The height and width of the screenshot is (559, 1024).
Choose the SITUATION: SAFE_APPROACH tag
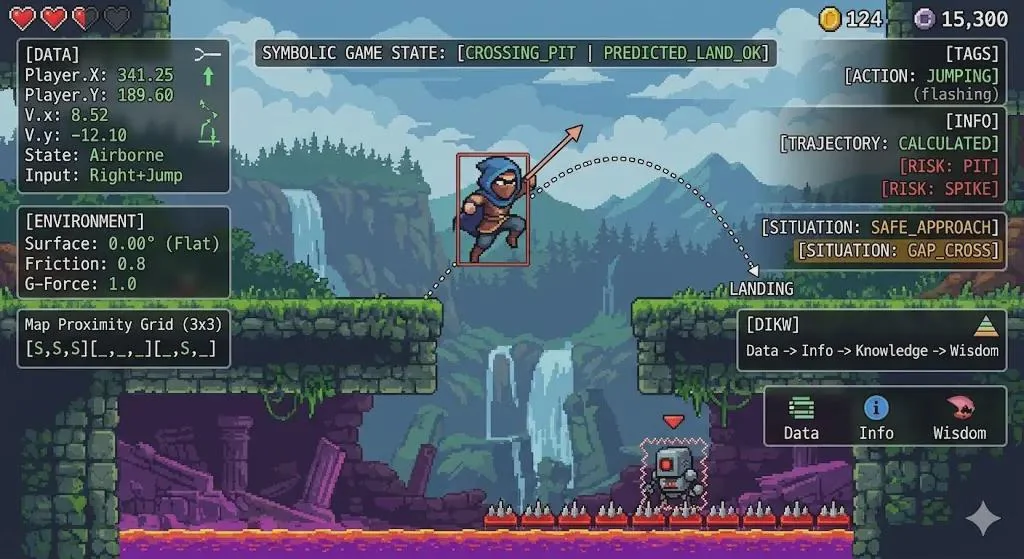(x=883, y=227)
